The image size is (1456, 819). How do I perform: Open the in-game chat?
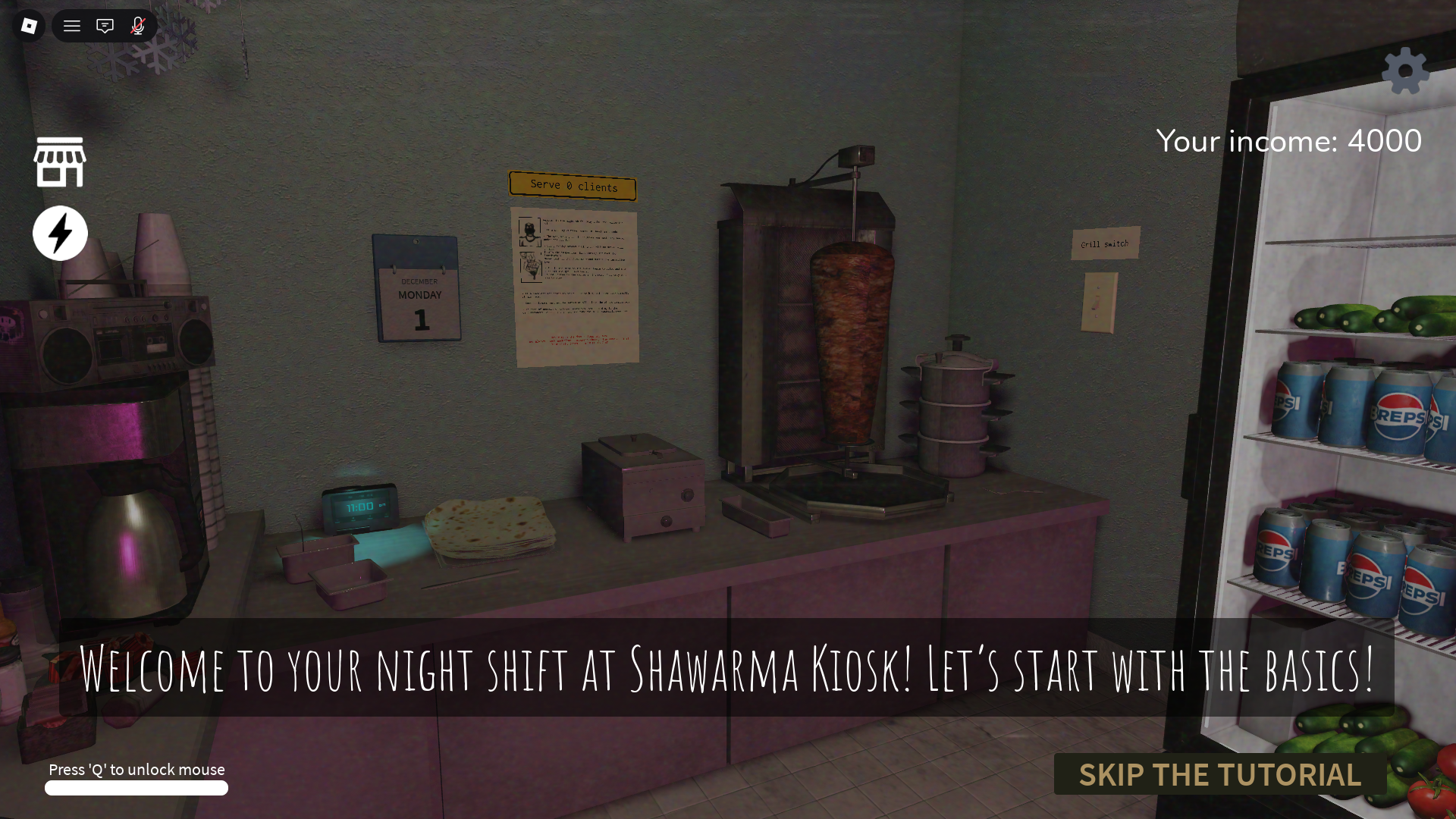pos(105,26)
